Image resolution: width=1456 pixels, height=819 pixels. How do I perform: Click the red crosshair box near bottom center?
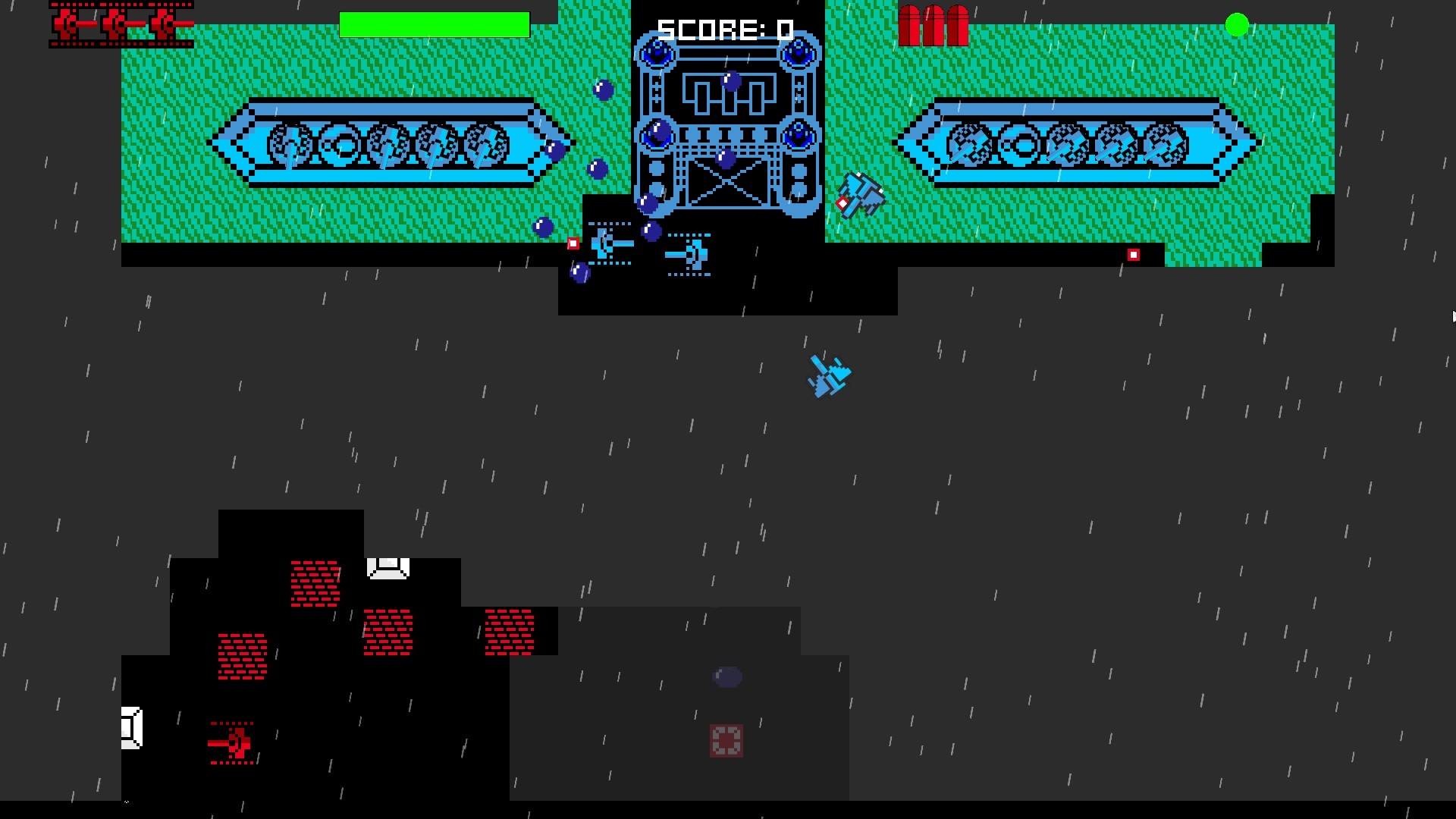click(x=726, y=741)
